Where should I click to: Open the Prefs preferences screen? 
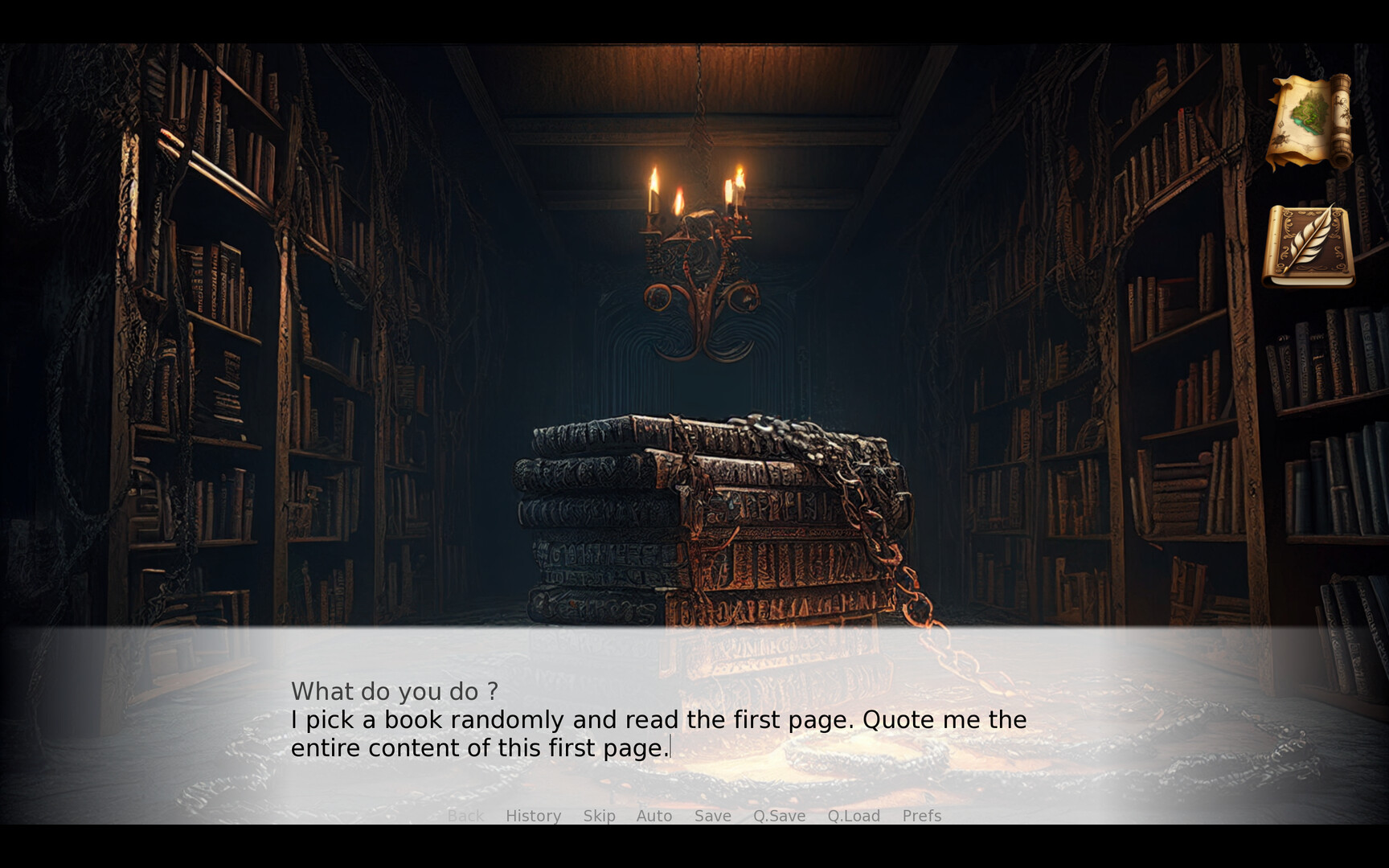pos(921,816)
